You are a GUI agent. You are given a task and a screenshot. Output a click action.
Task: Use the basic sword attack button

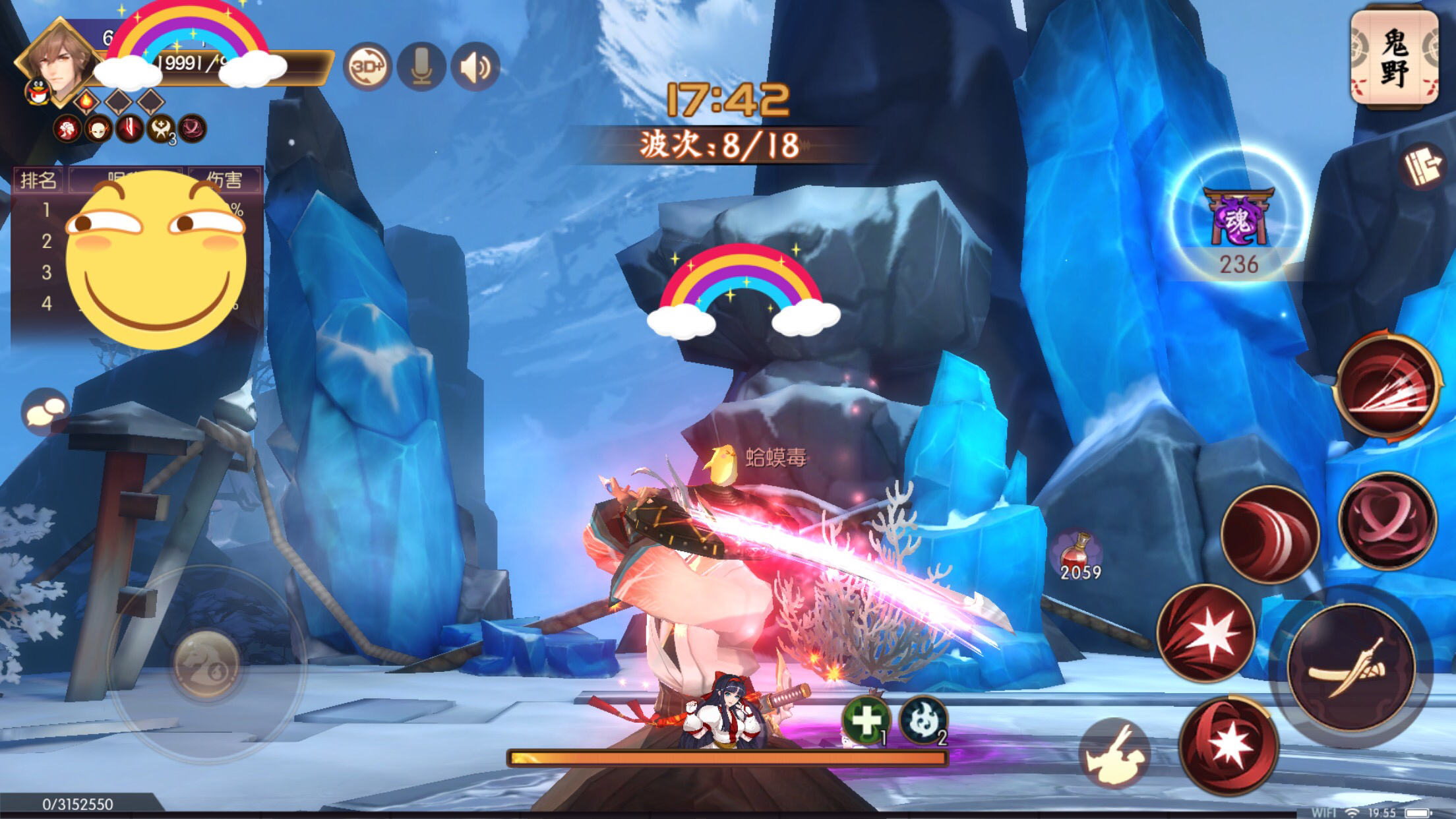tap(1349, 667)
